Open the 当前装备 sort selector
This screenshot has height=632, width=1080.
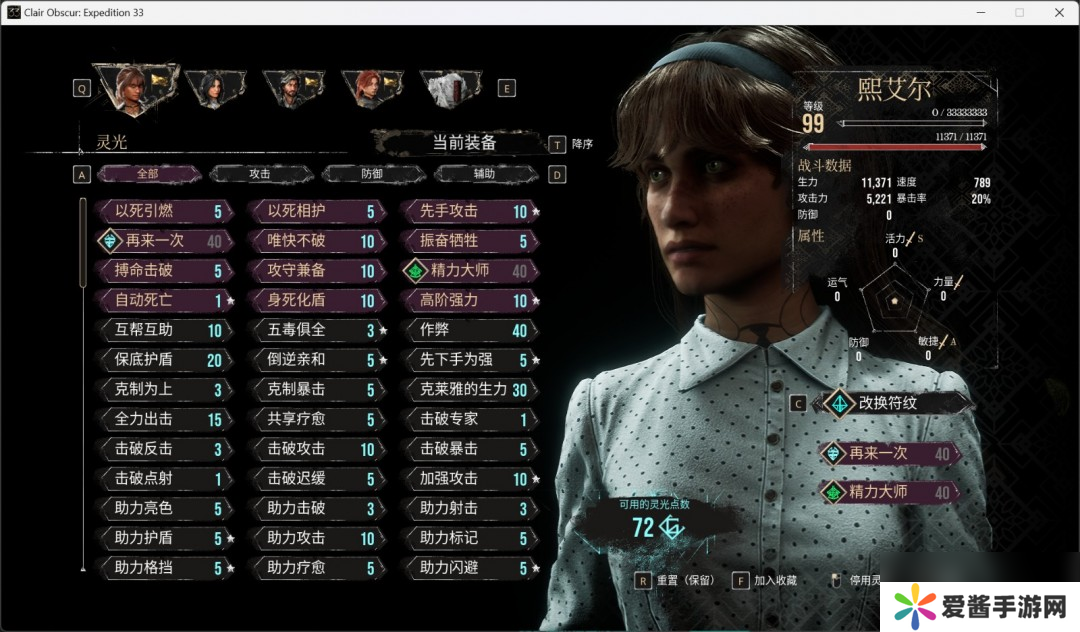(463, 143)
